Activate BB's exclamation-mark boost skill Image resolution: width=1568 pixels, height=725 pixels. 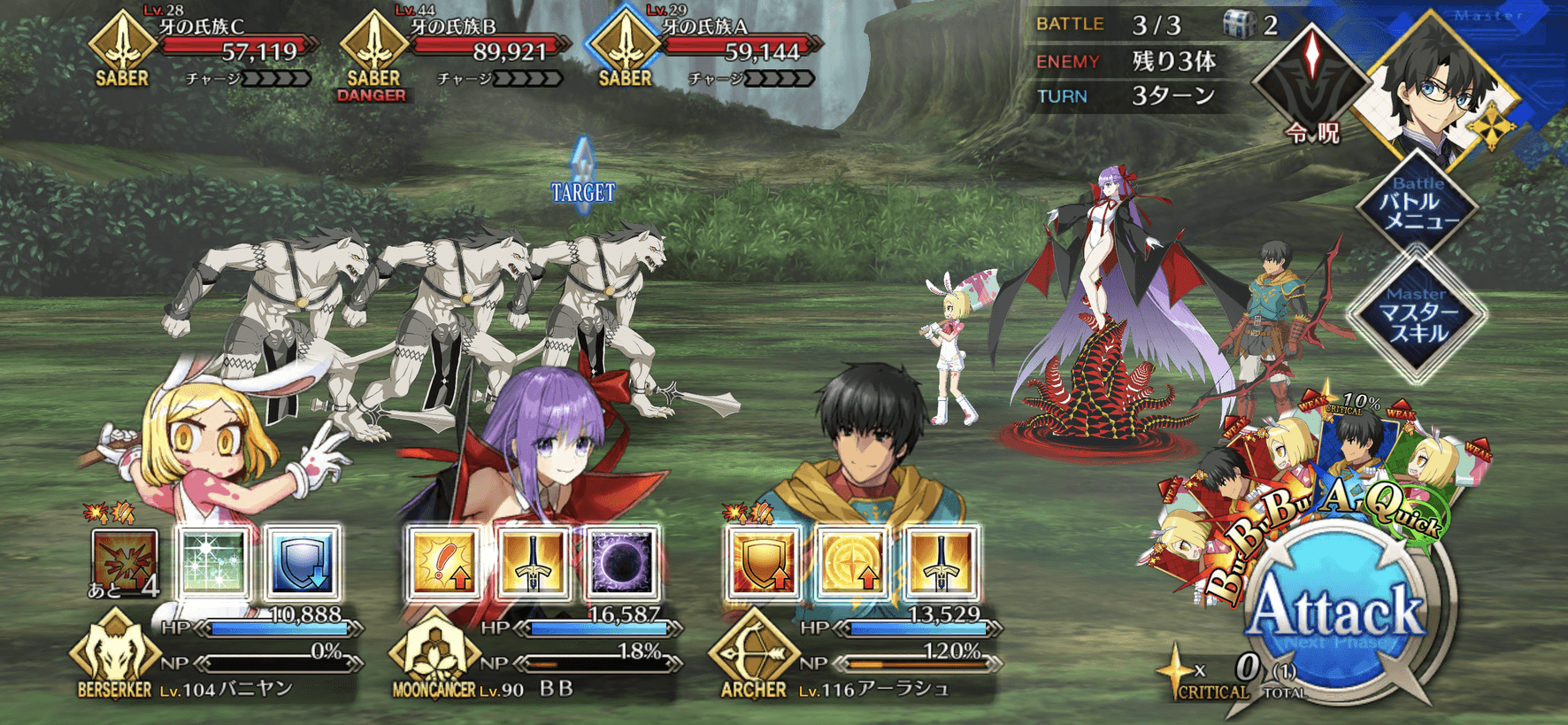tap(443, 563)
